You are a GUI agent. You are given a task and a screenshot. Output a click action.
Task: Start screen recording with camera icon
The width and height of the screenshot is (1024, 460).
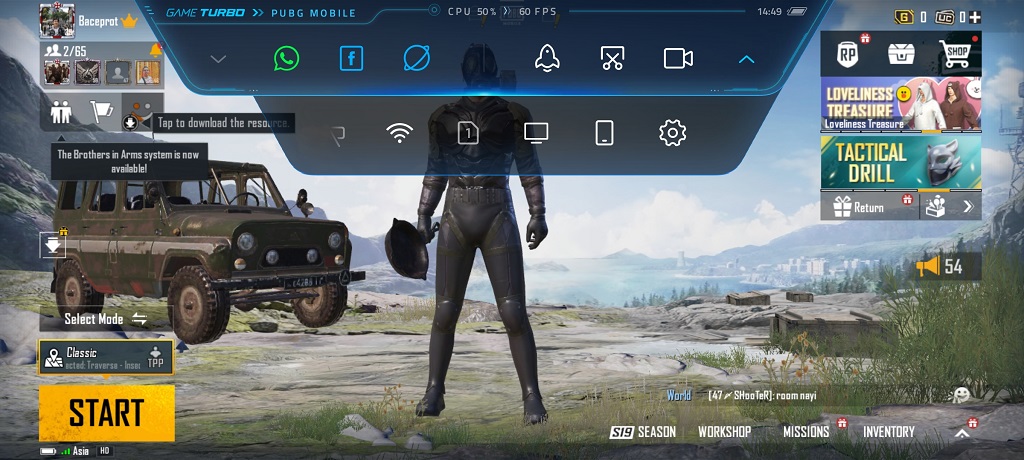coord(678,58)
